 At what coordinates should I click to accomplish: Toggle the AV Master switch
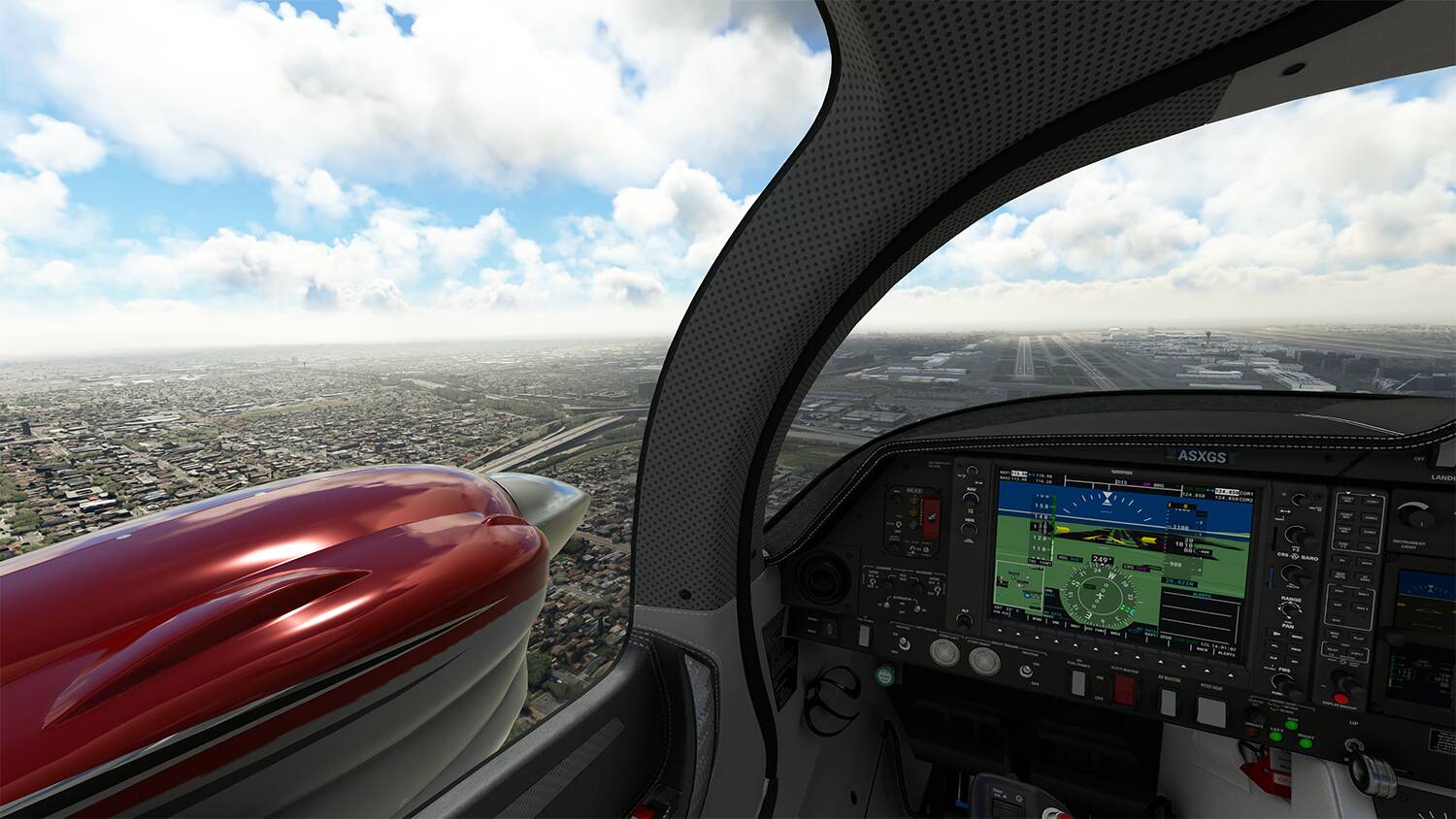(x=1169, y=702)
